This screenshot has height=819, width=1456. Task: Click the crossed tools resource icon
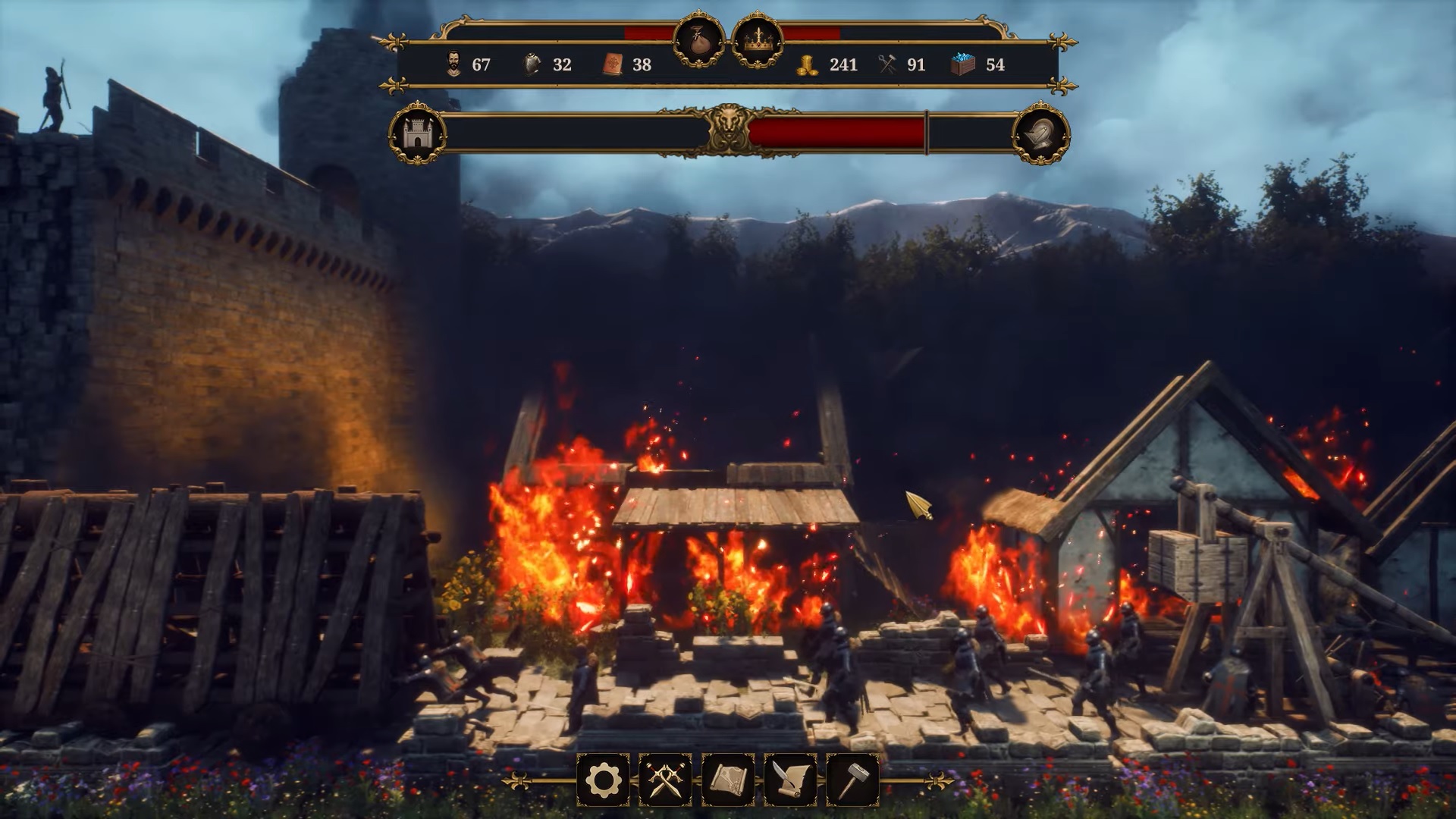pos(888,64)
